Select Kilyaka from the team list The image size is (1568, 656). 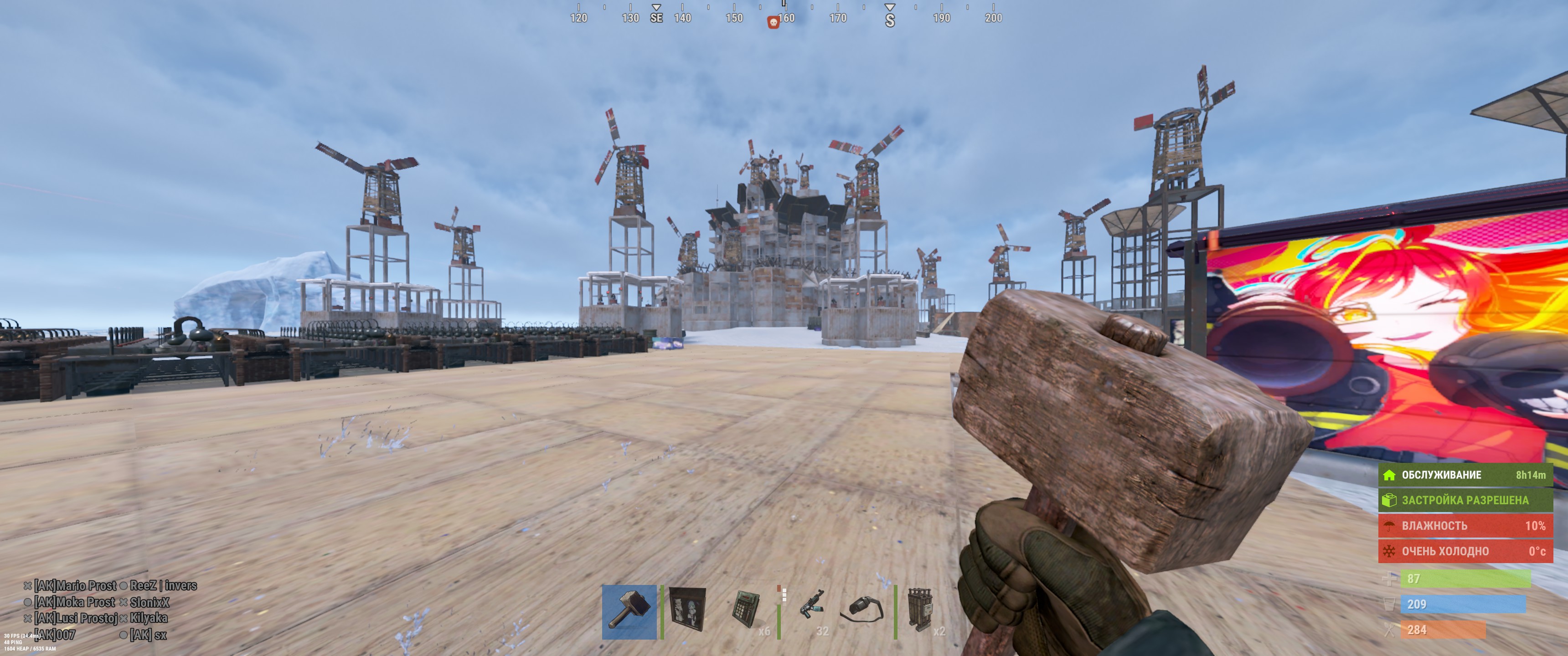(x=149, y=618)
